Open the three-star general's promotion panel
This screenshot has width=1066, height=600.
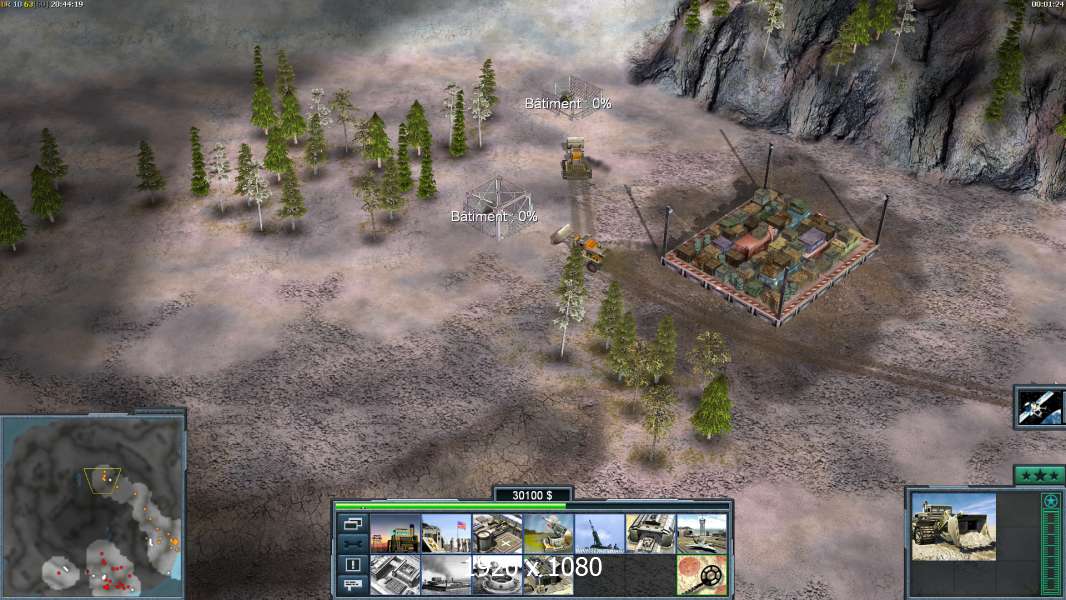(x=1039, y=475)
